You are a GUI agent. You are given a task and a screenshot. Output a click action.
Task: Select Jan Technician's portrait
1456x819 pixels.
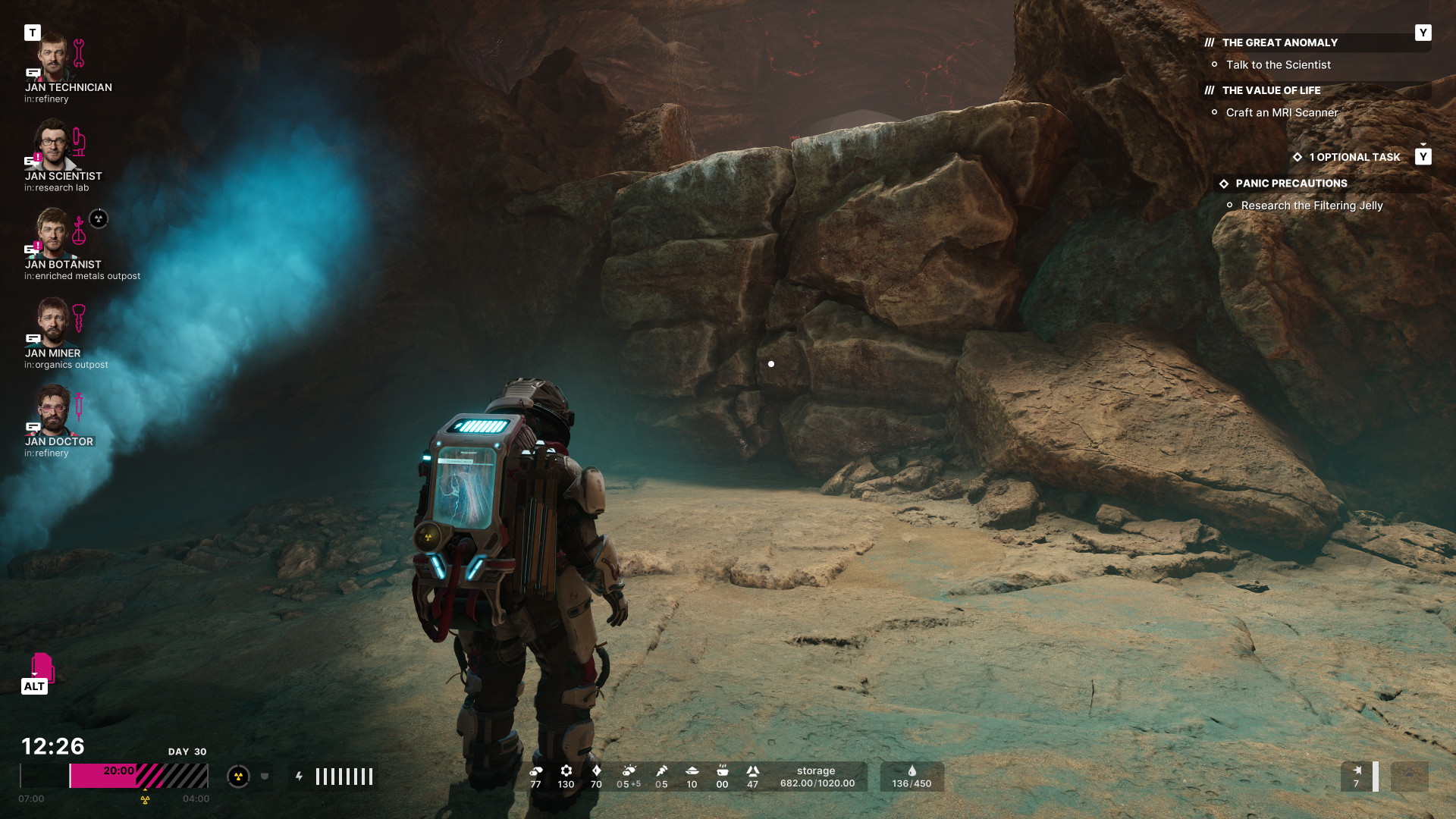52,57
